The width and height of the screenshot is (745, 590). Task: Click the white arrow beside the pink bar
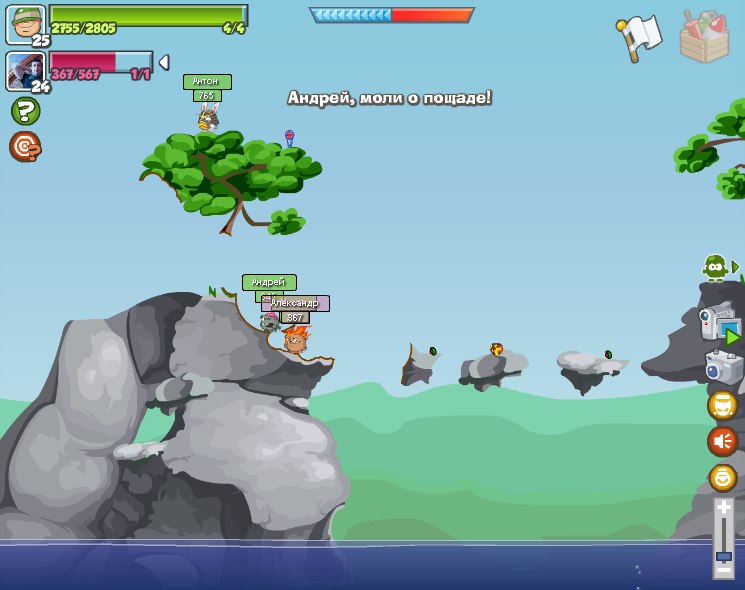click(x=164, y=62)
